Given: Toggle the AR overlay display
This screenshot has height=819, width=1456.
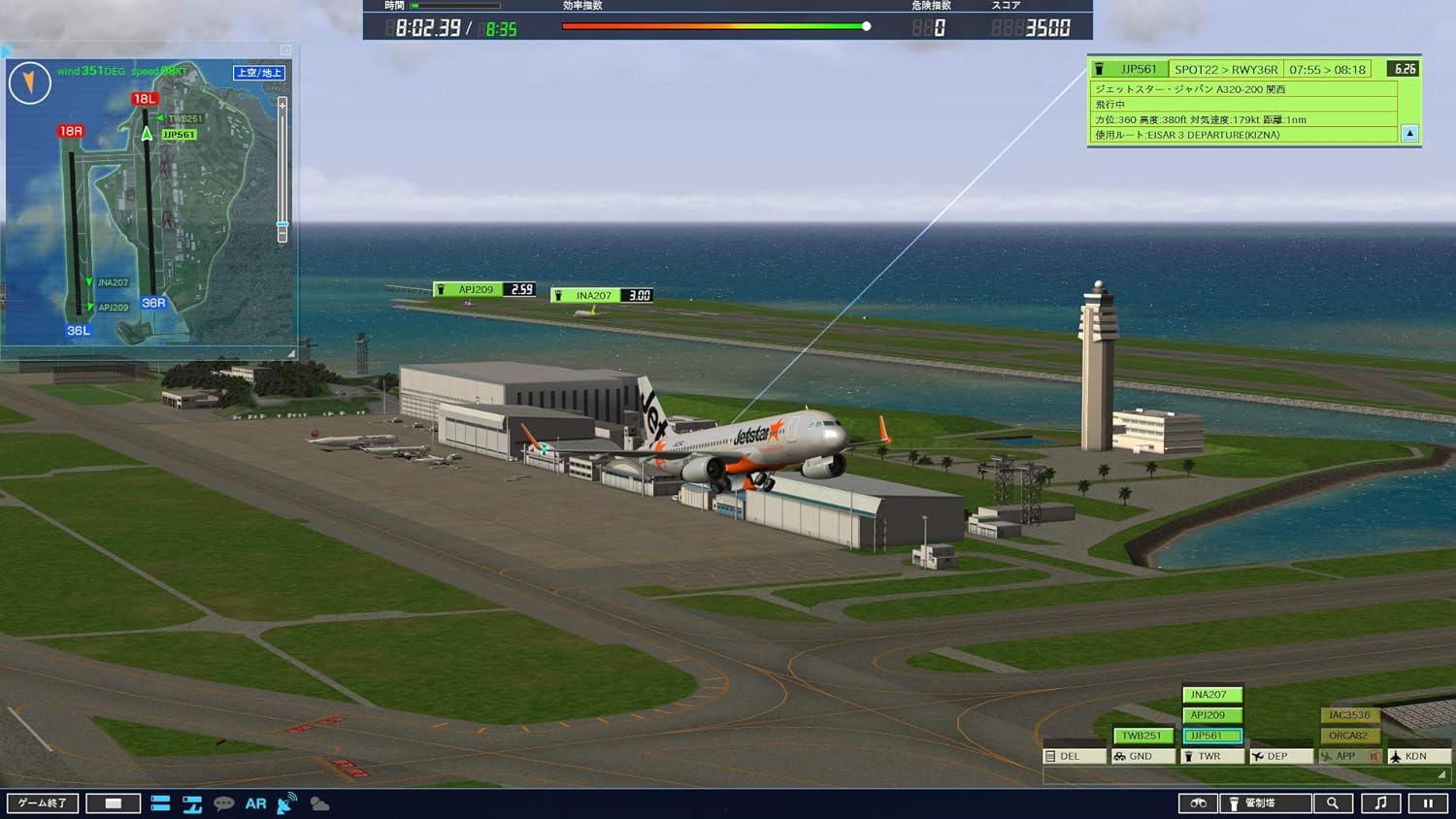Looking at the screenshot, I should (255, 803).
